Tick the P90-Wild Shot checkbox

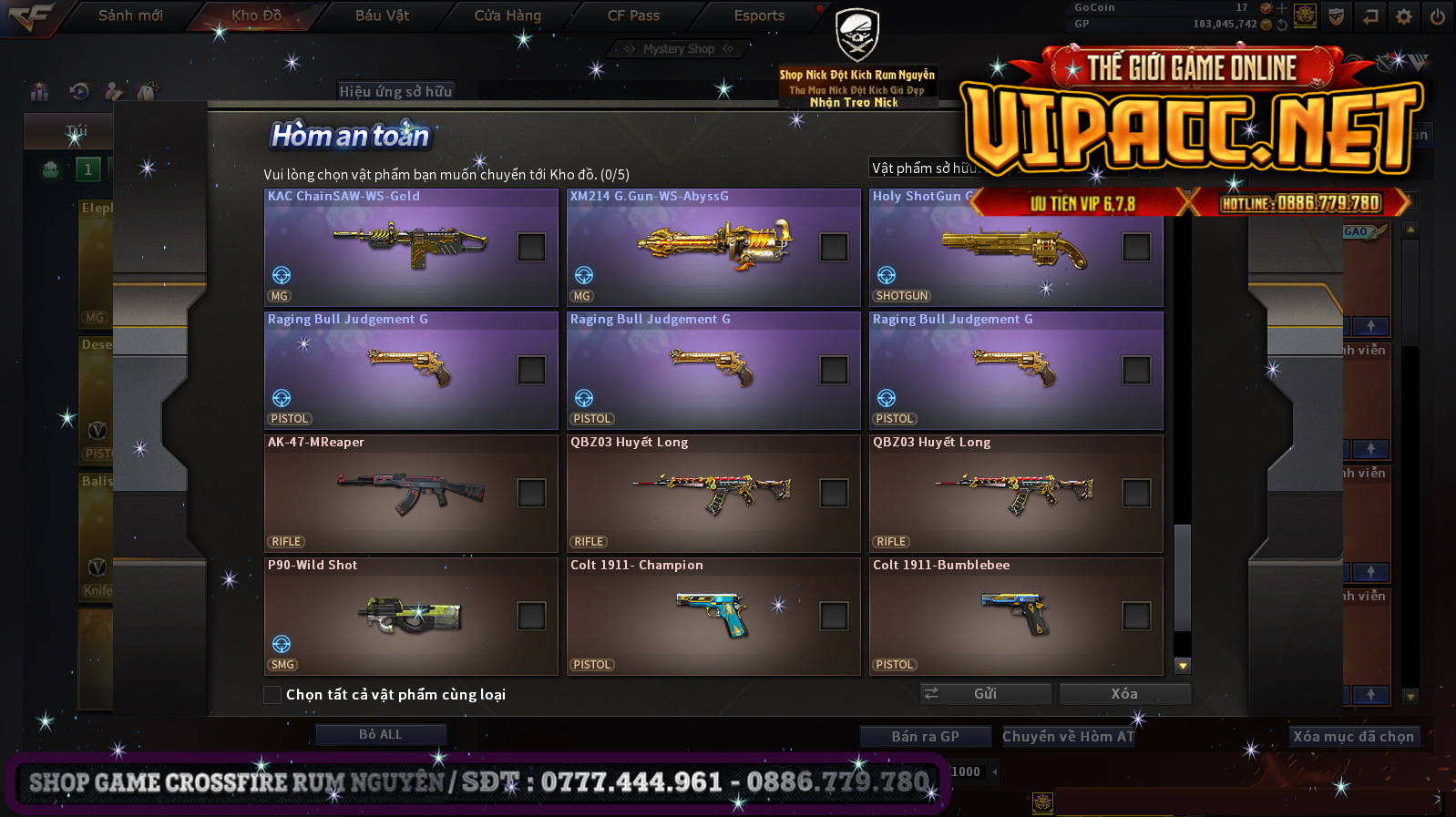[531, 616]
